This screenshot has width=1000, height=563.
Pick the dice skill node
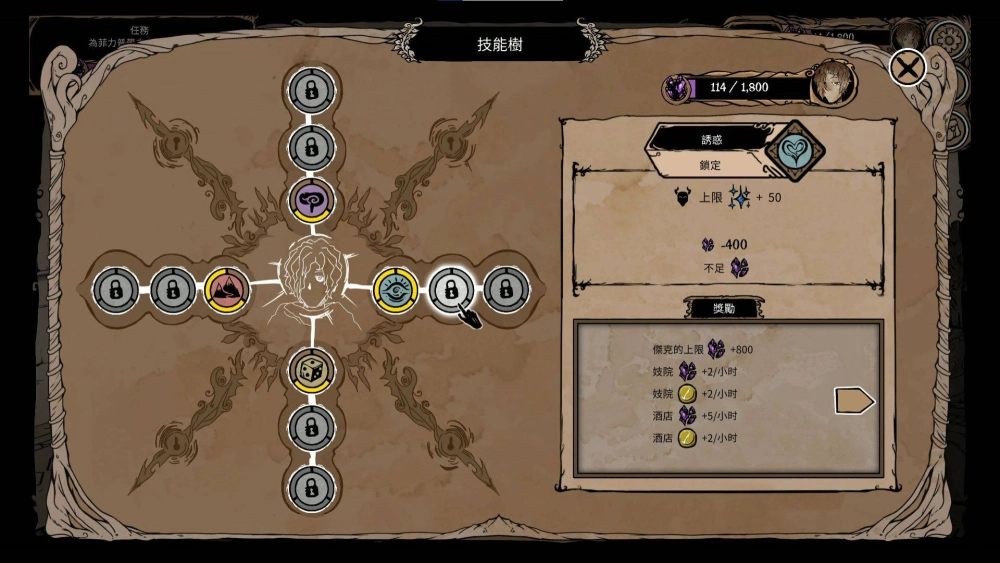tap(311, 371)
